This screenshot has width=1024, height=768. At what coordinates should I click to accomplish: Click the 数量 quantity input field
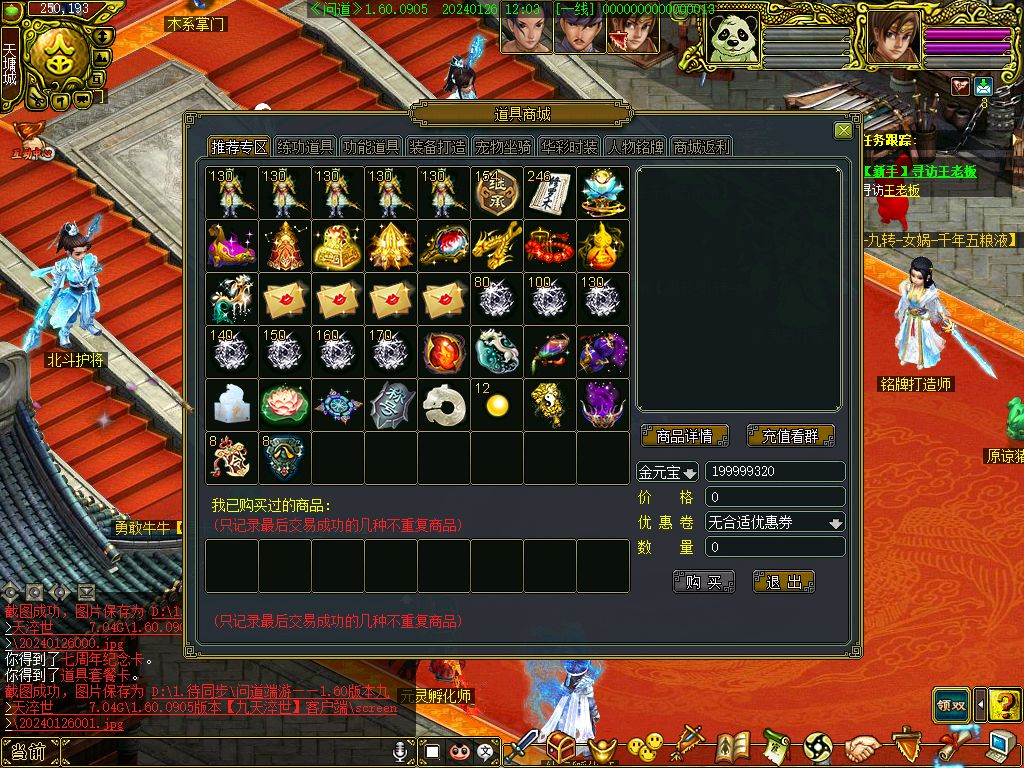[776, 547]
